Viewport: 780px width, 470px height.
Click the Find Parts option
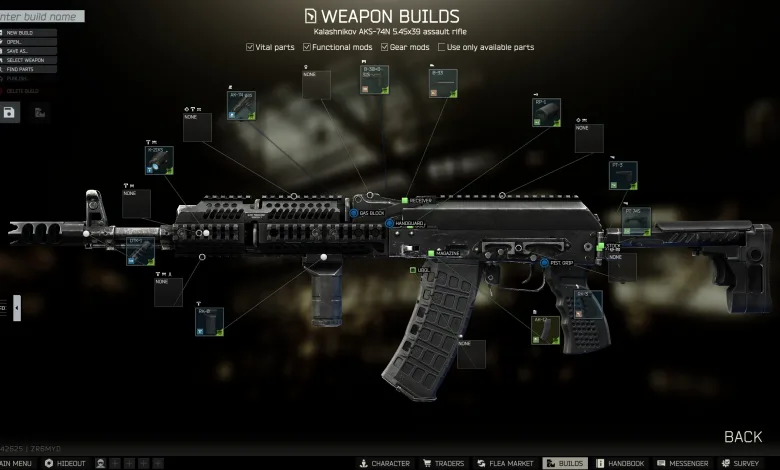coord(19,70)
